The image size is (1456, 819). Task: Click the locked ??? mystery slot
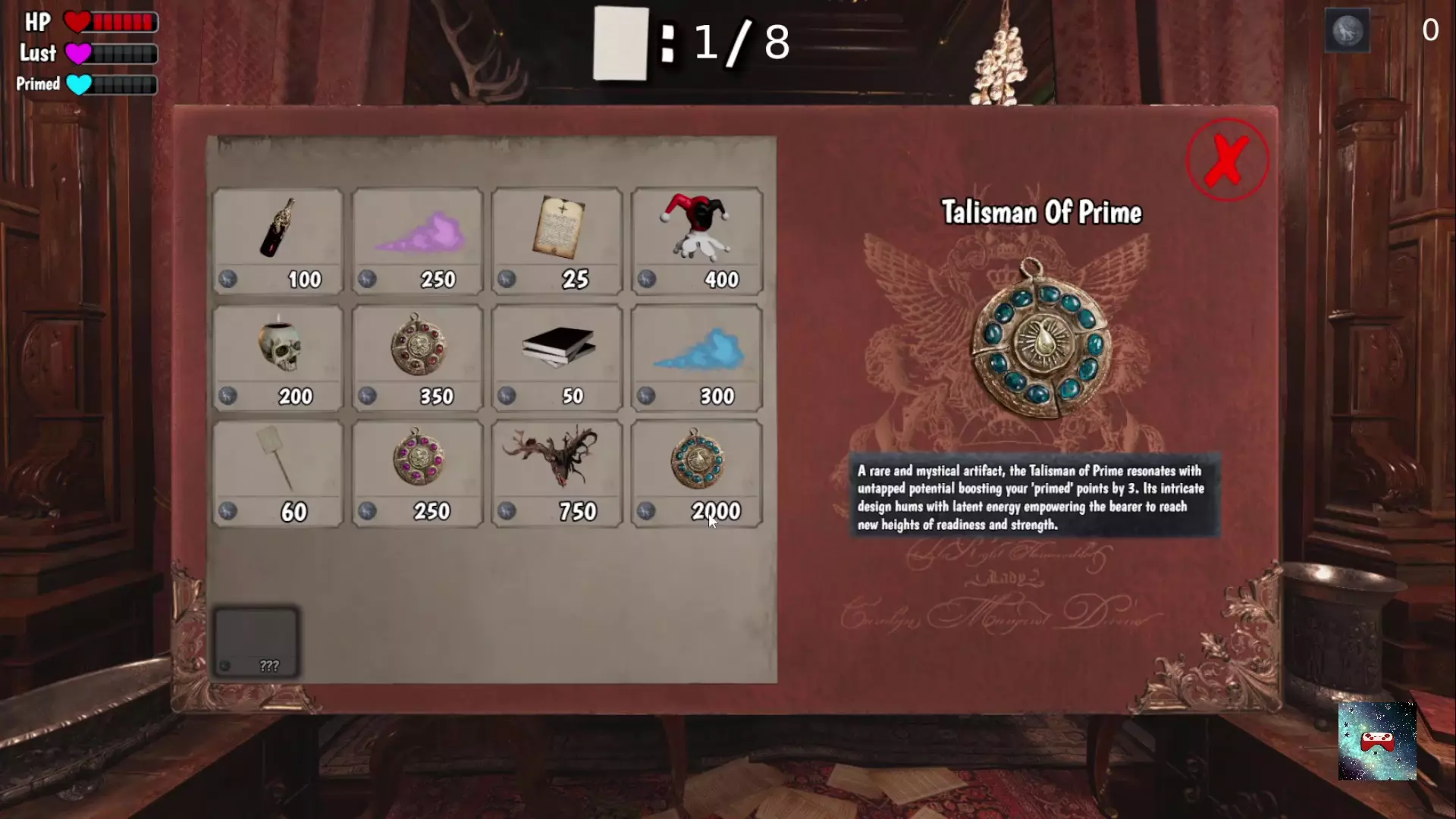(x=256, y=642)
